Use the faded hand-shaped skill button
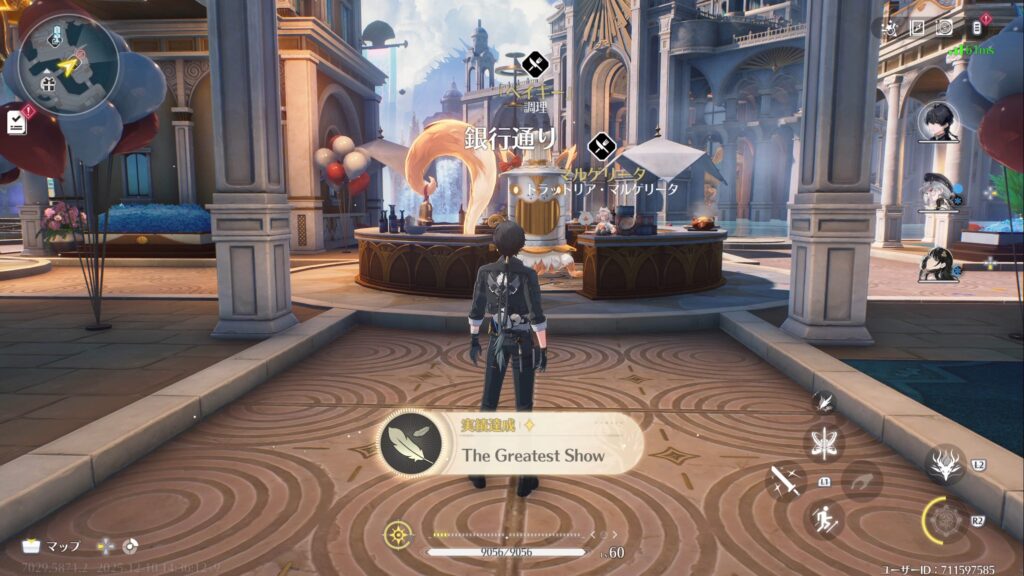Viewport: 1024px width, 576px height. point(861,480)
